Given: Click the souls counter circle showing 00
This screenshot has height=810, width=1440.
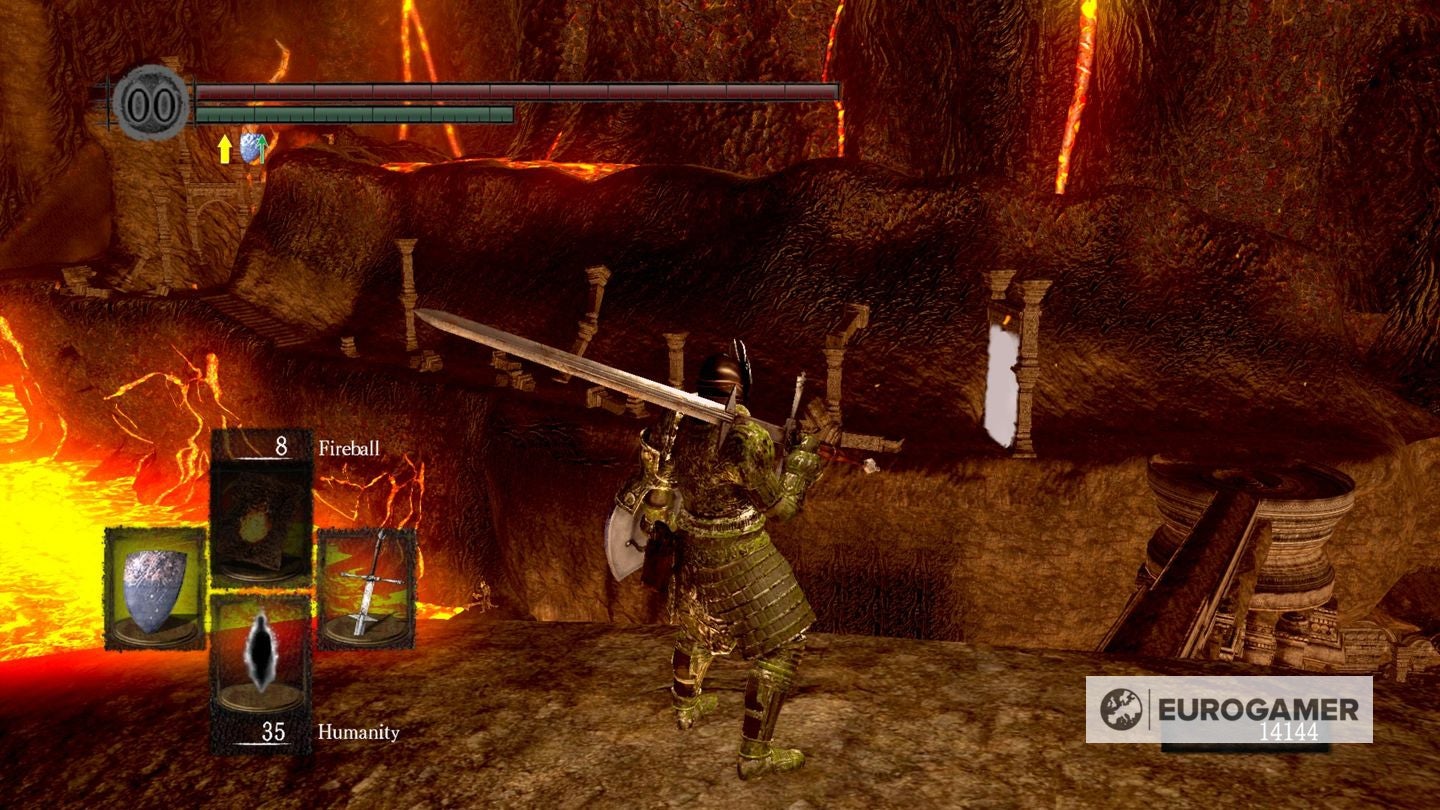Looking at the screenshot, I should pyautogui.click(x=148, y=100).
